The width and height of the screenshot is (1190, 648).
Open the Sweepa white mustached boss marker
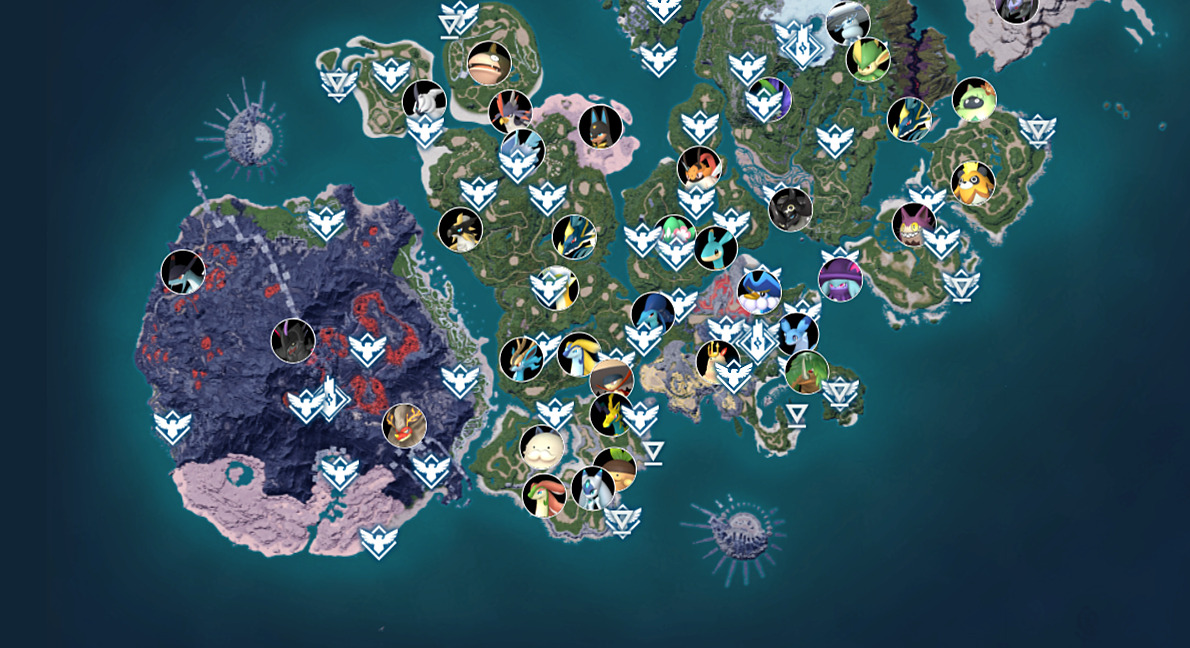click(x=541, y=448)
